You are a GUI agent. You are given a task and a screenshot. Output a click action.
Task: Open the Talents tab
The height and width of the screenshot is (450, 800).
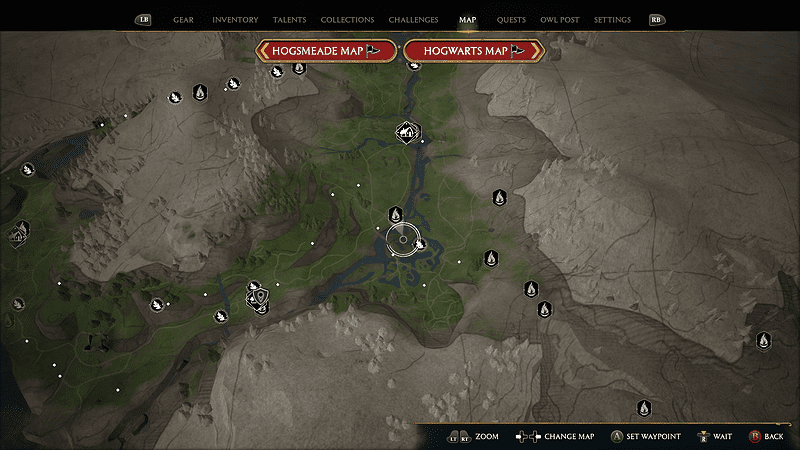pos(289,20)
